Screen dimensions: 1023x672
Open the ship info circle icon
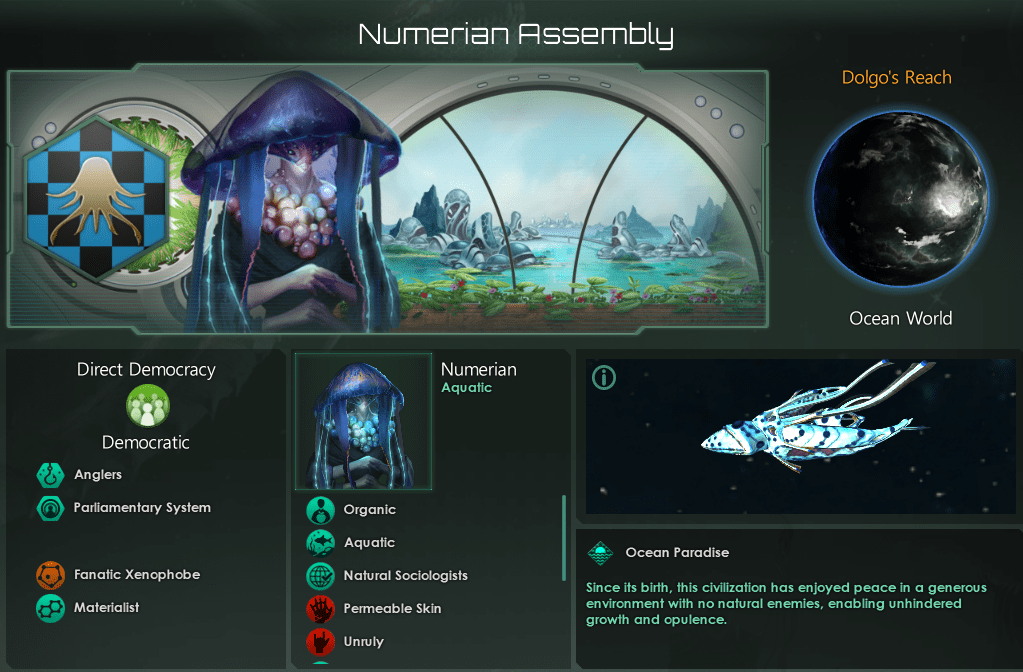(x=604, y=378)
